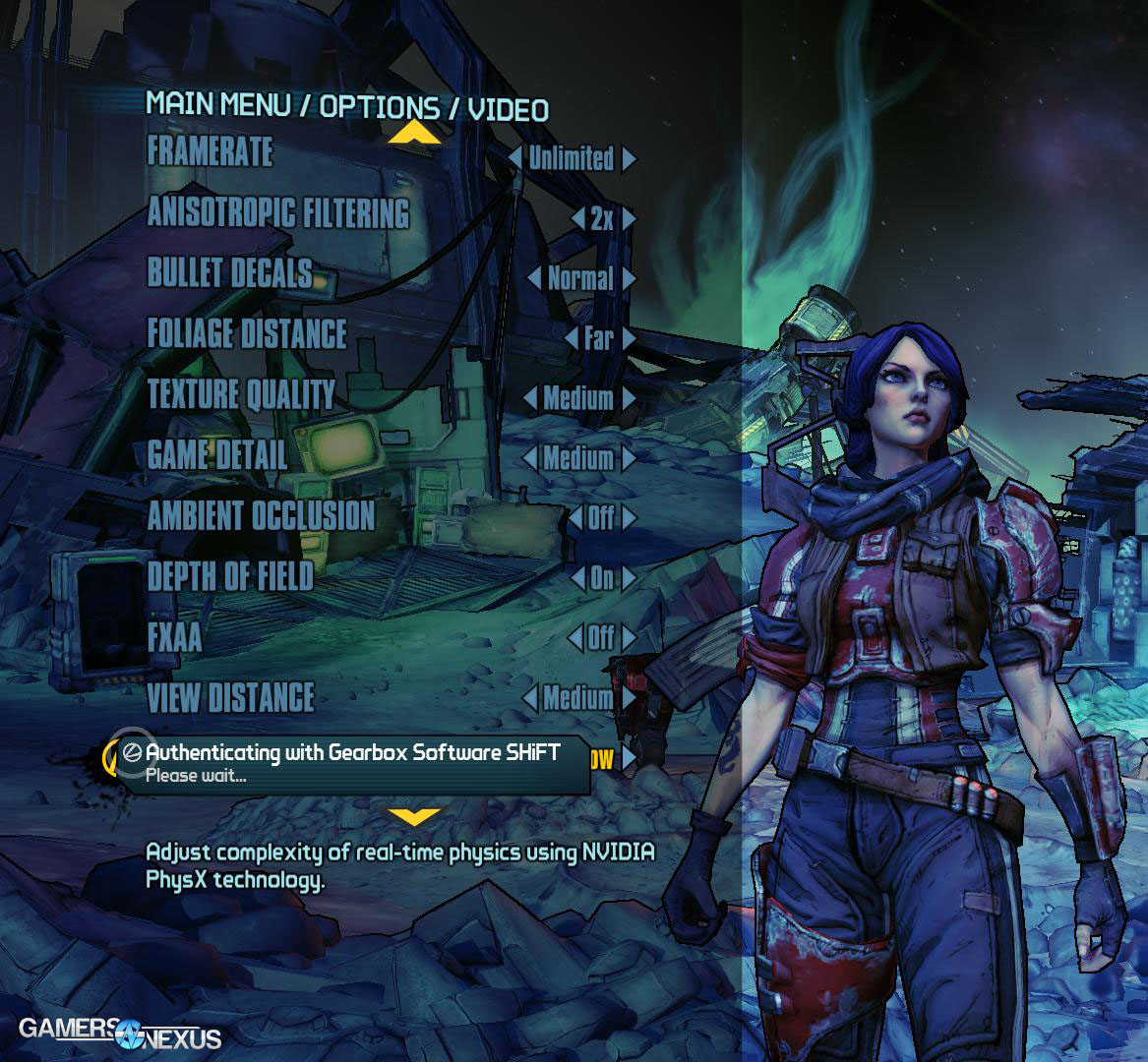Show more options with yellow down arrow
Viewport: 1148px width, 1062px height.
click(414, 816)
